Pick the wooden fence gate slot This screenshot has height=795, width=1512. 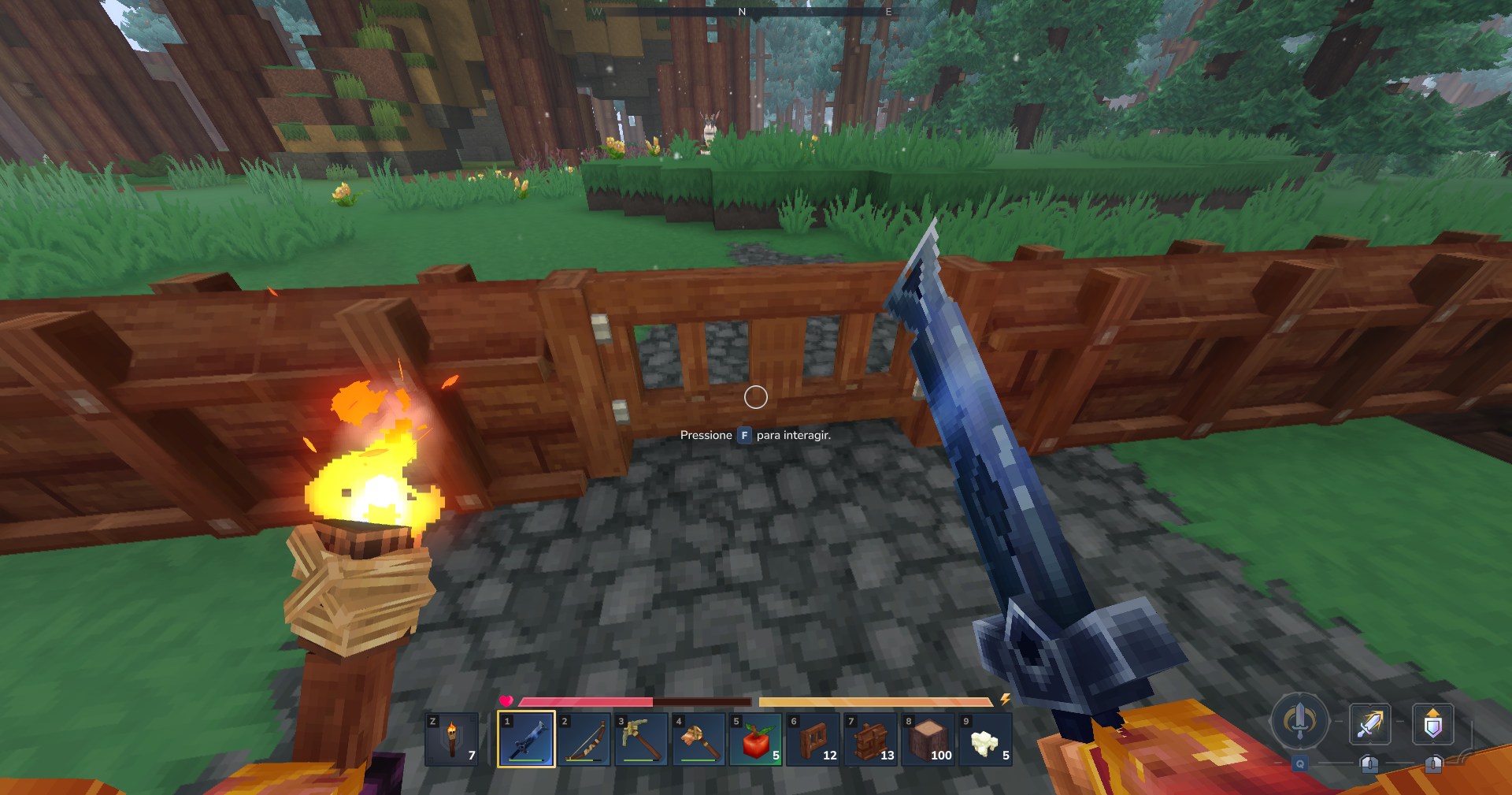pos(813,739)
